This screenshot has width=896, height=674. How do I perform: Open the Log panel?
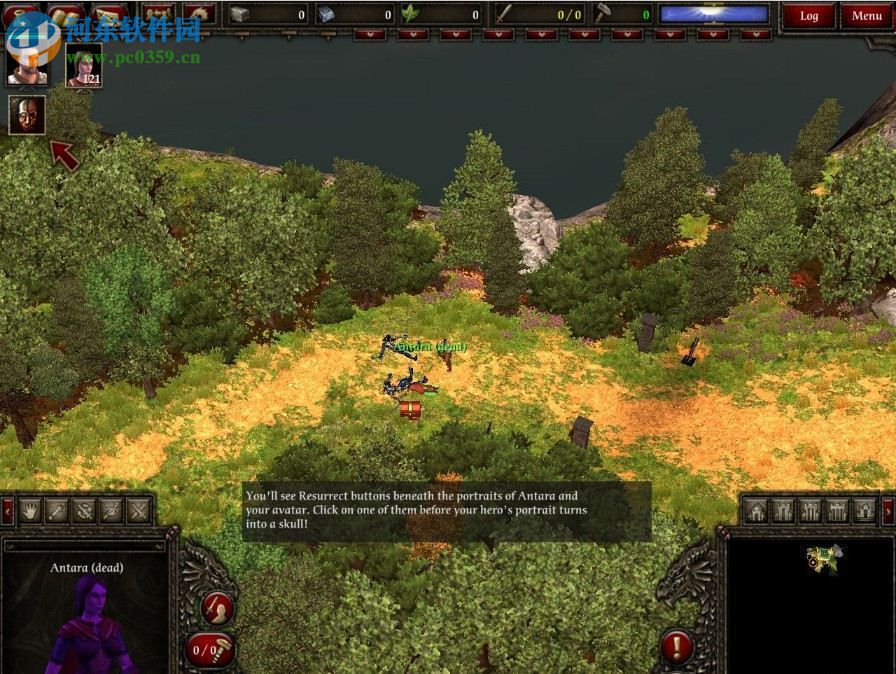pyautogui.click(x=809, y=15)
